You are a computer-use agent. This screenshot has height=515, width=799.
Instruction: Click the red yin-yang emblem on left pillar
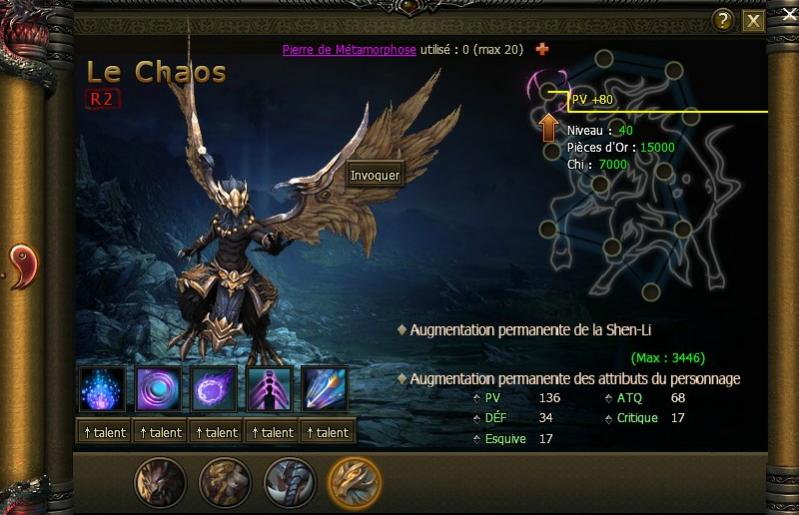coord(21,267)
